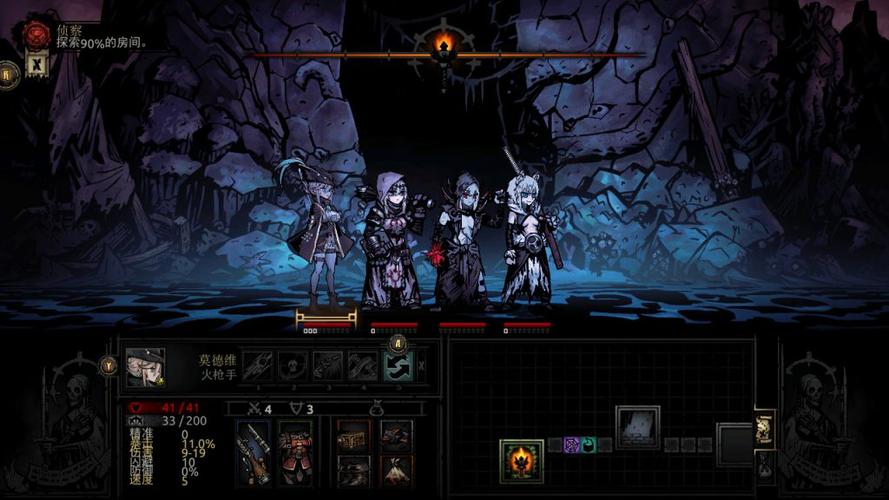Select the white-haired hero at the front

click(x=527, y=240)
